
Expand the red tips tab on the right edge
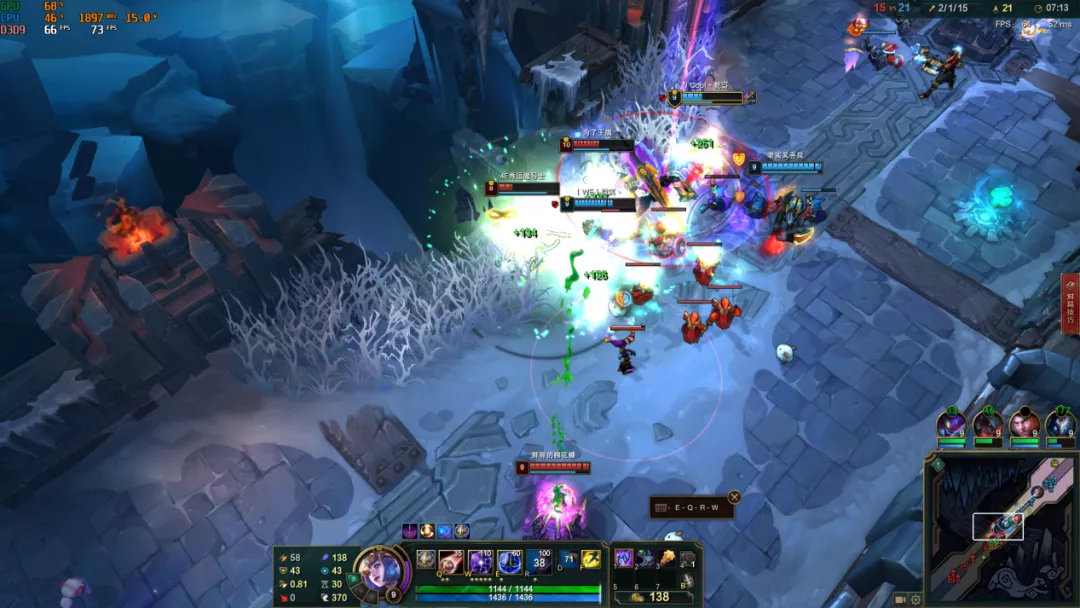tap(1070, 303)
